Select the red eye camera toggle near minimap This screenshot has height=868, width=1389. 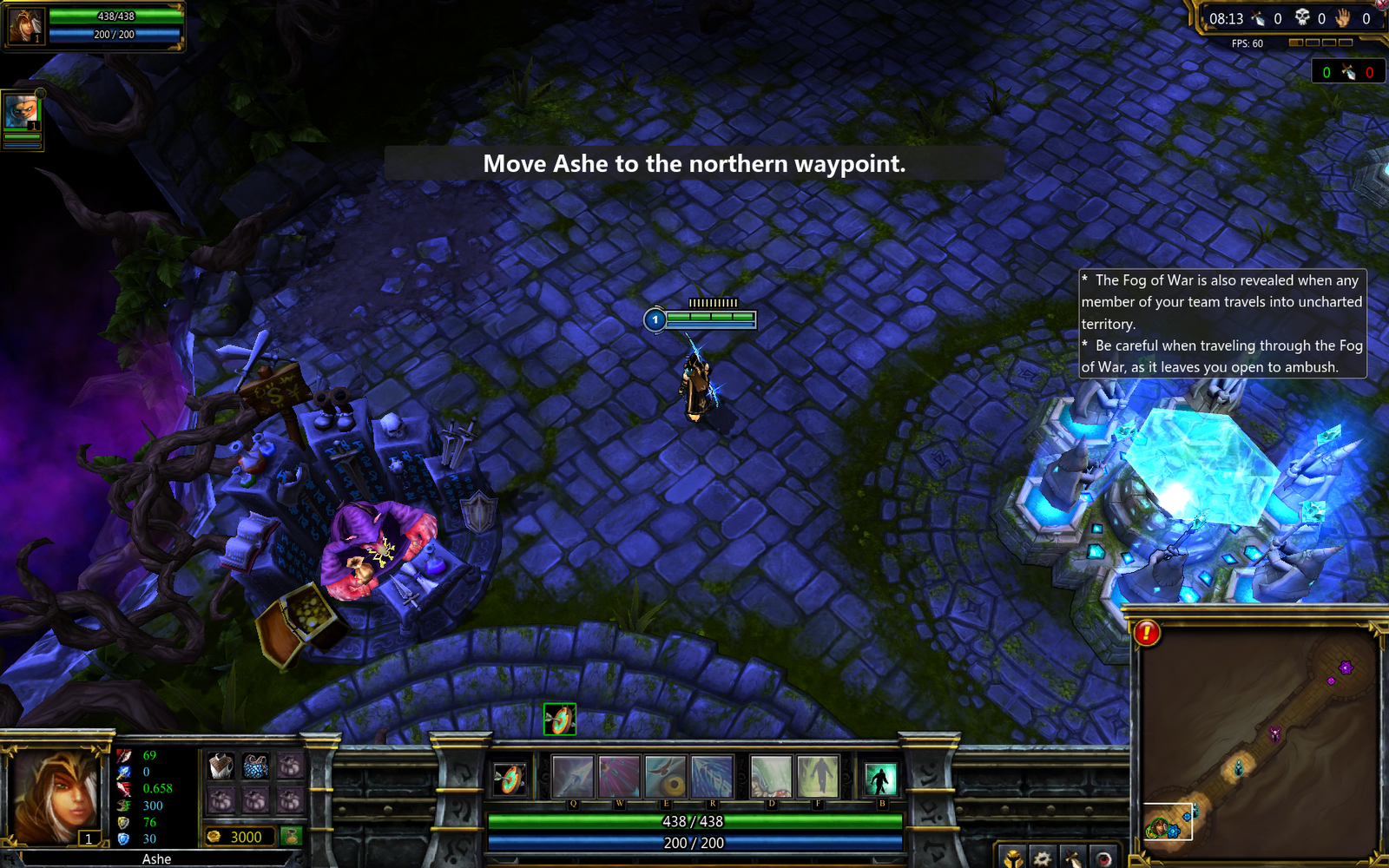click(x=1103, y=859)
